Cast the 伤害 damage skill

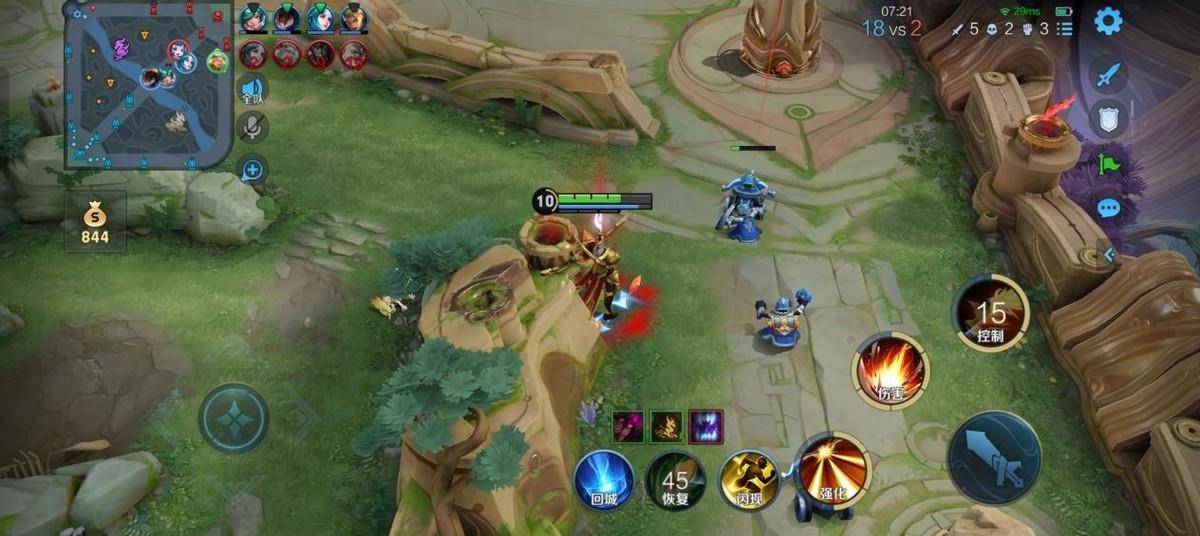click(889, 372)
